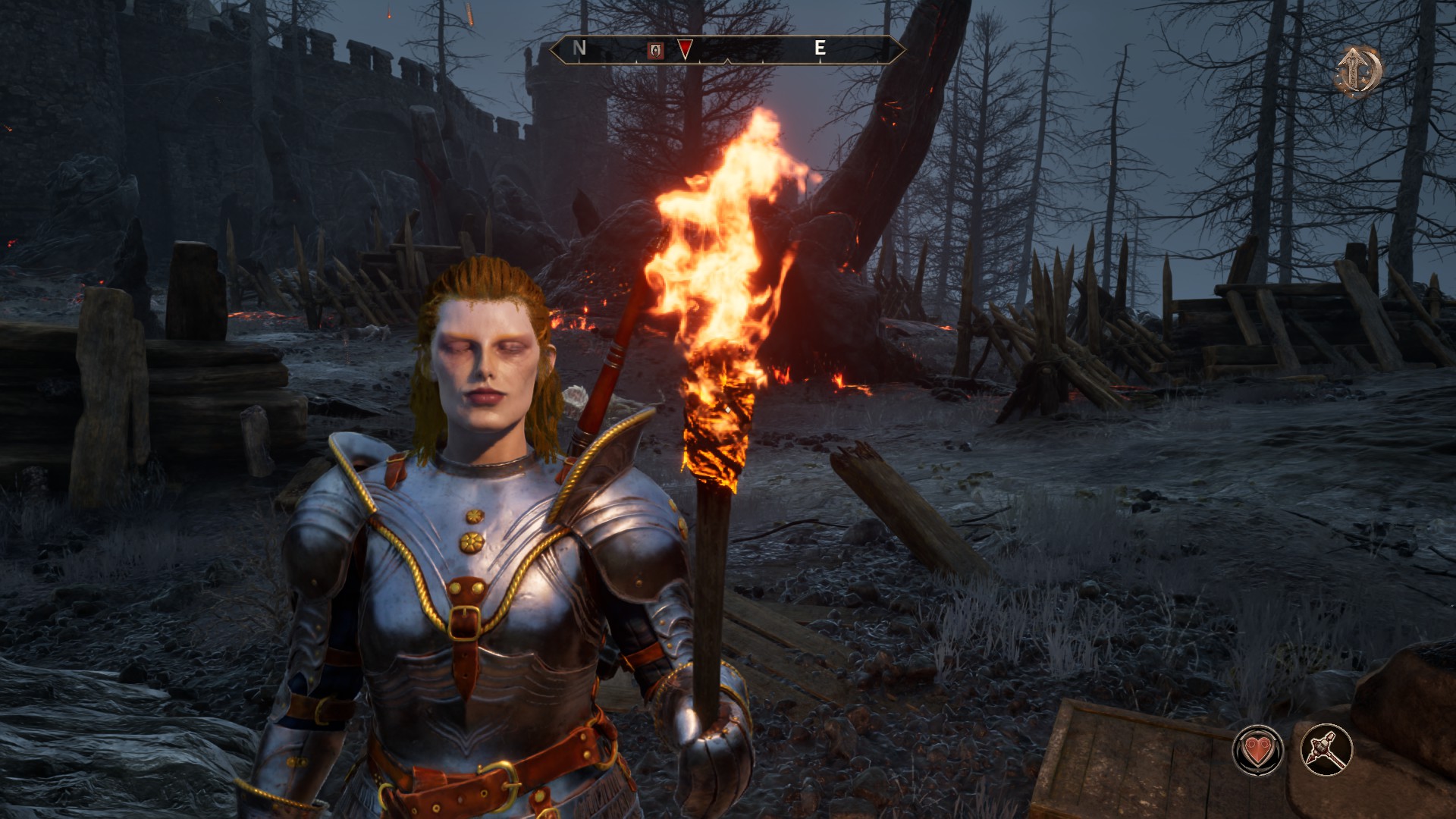The height and width of the screenshot is (819, 1456).
Task: Select the equipped mace weapon icon
Action: coord(1326,750)
